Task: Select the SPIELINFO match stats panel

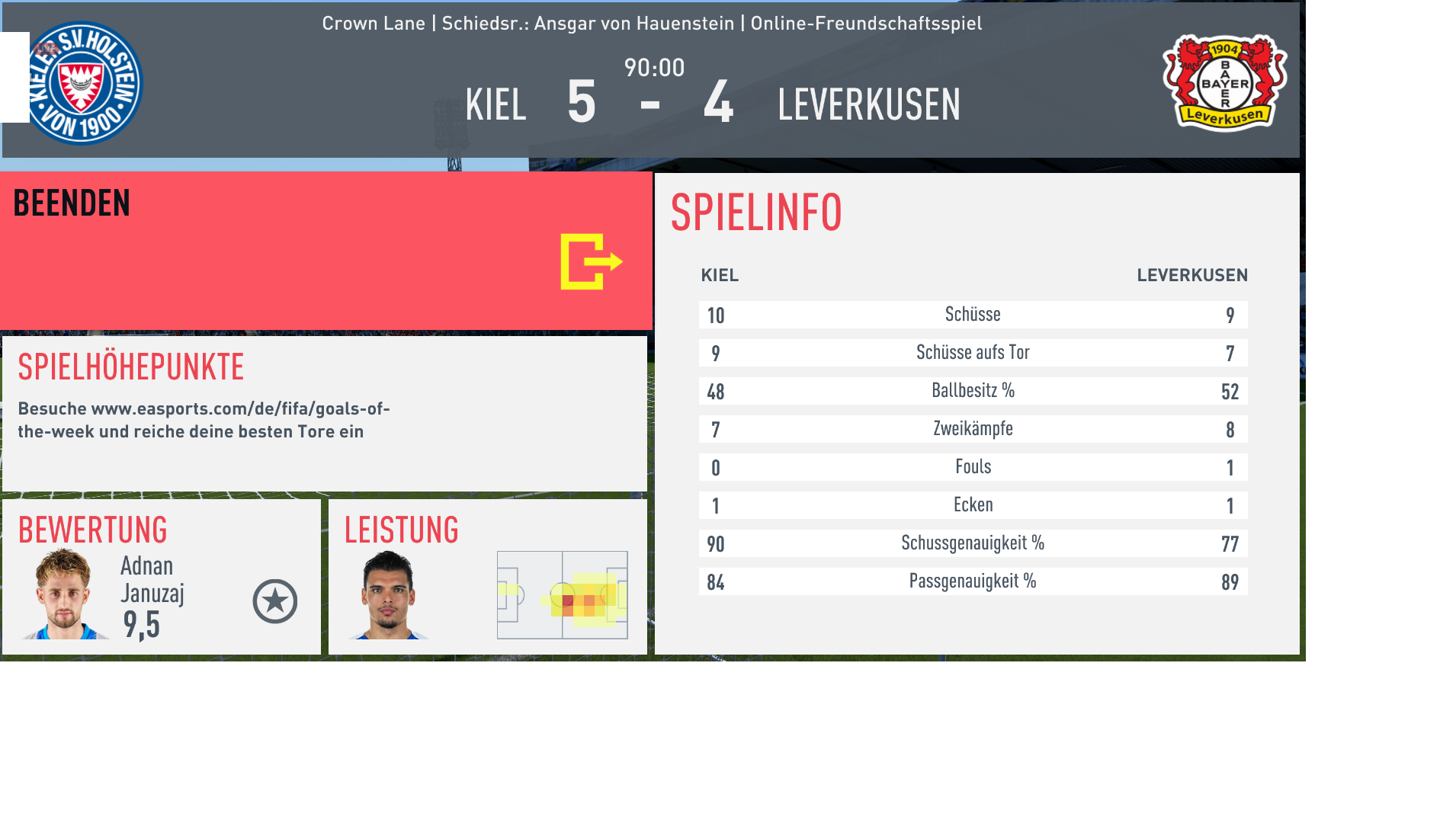Action: click(x=977, y=413)
